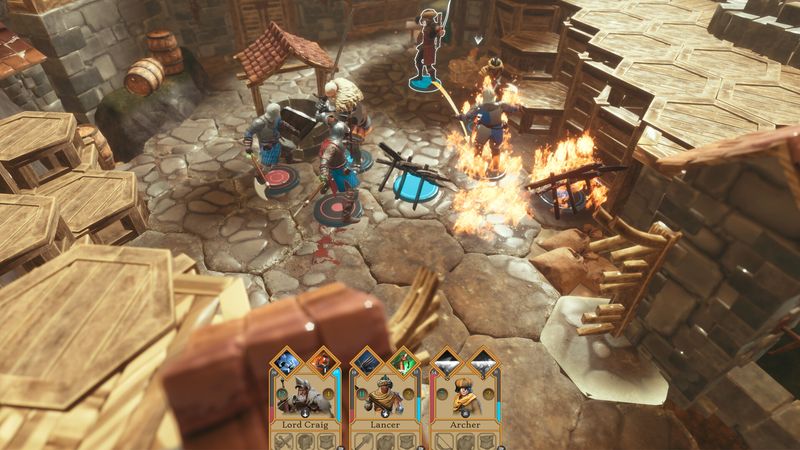Select the Lord Craig character card

click(303, 400)
